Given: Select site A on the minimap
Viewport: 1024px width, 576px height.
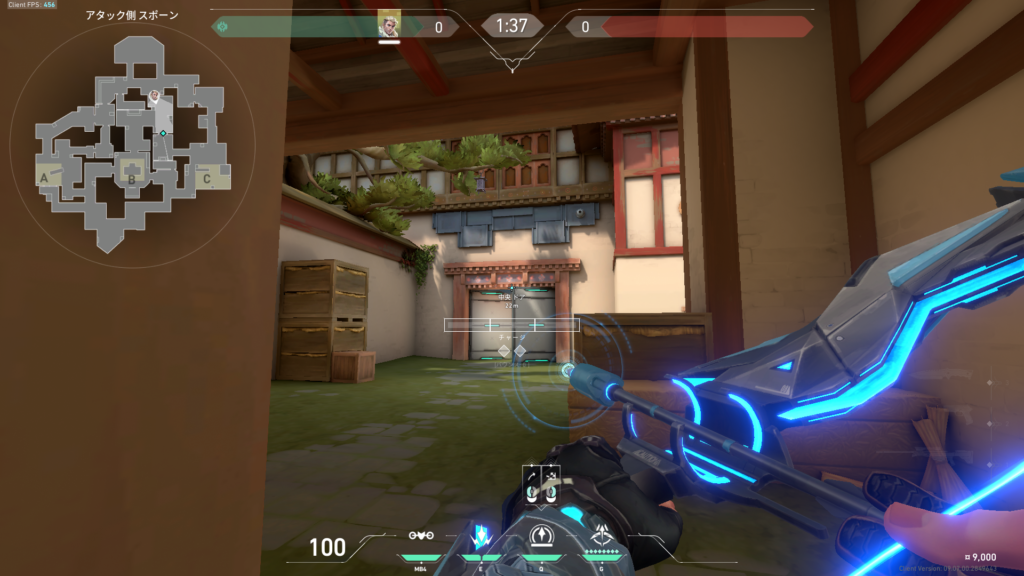Looking at the screenshot, I should [x=44, y=179].
